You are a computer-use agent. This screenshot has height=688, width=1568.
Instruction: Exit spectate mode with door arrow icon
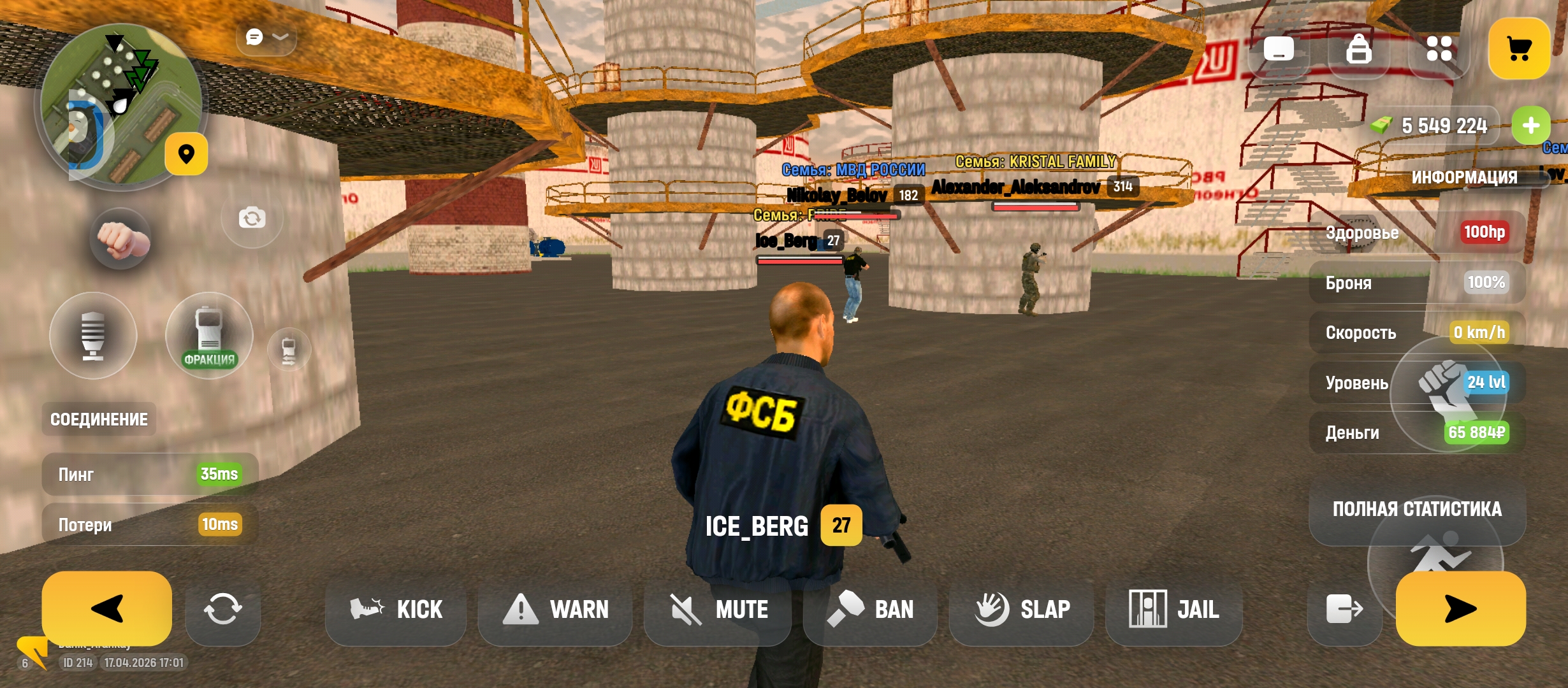[x=1344, y=610]
